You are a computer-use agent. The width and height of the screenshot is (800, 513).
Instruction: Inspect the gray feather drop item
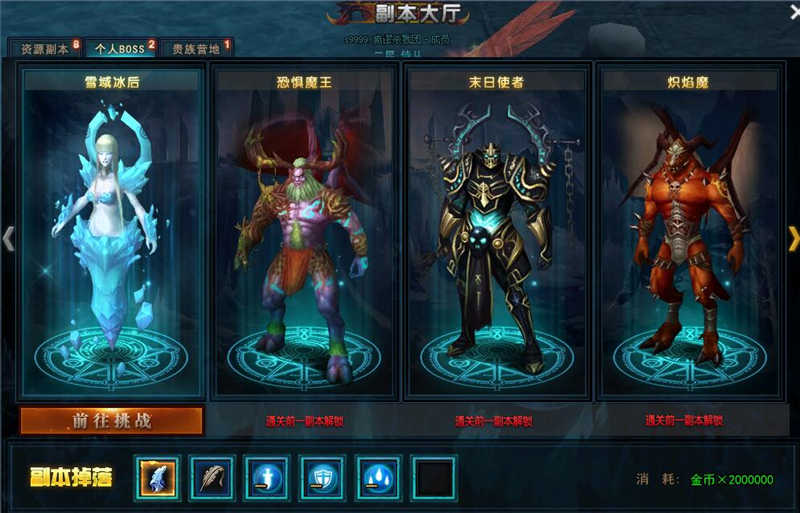(x=212, y=478)
